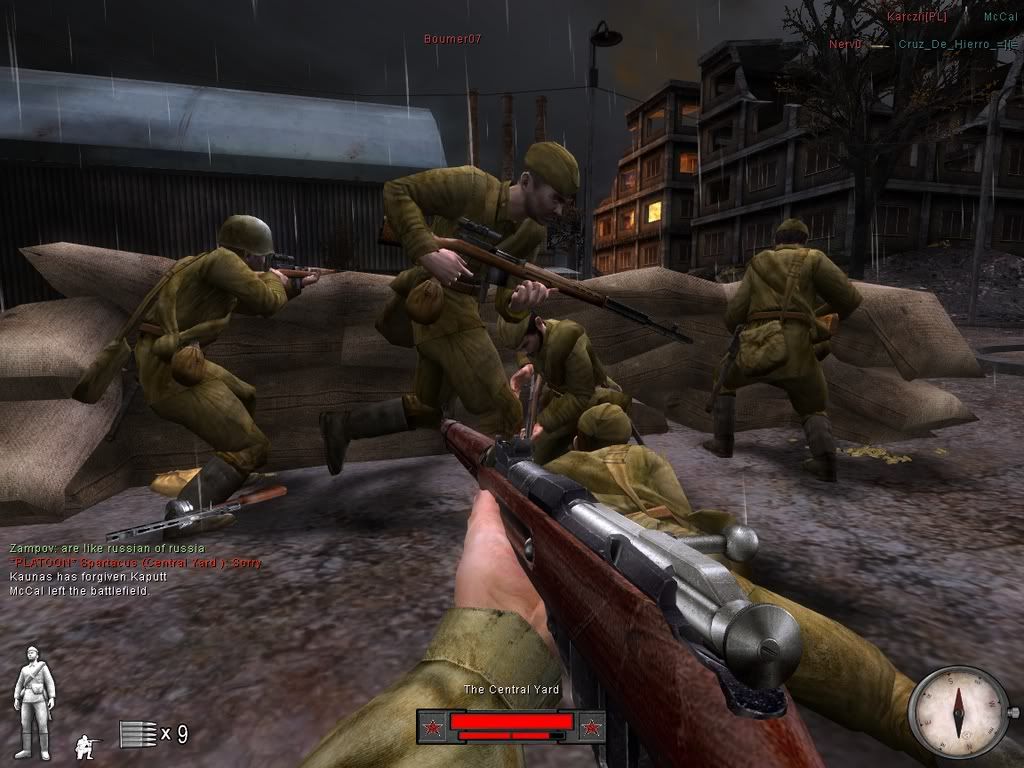
Task: Open the chat message log
Action: [x=135, y=569]
